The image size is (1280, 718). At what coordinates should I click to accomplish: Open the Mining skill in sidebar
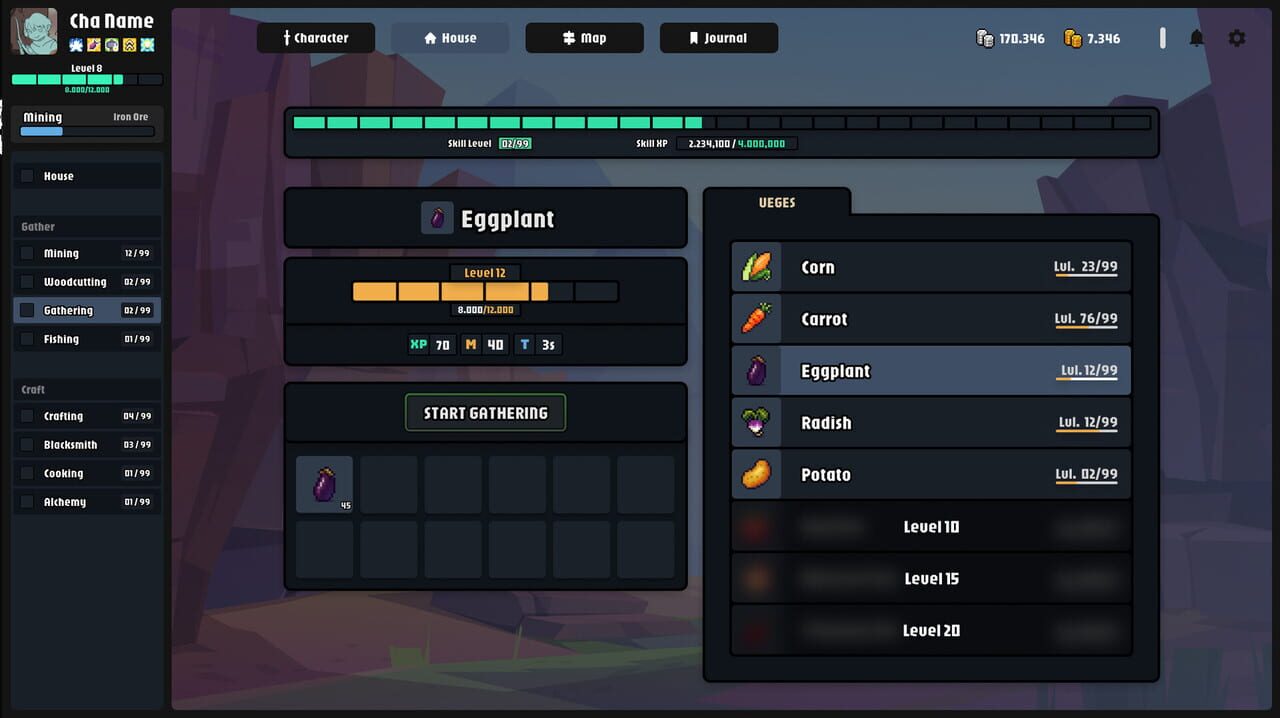click(x=87, y=254)
